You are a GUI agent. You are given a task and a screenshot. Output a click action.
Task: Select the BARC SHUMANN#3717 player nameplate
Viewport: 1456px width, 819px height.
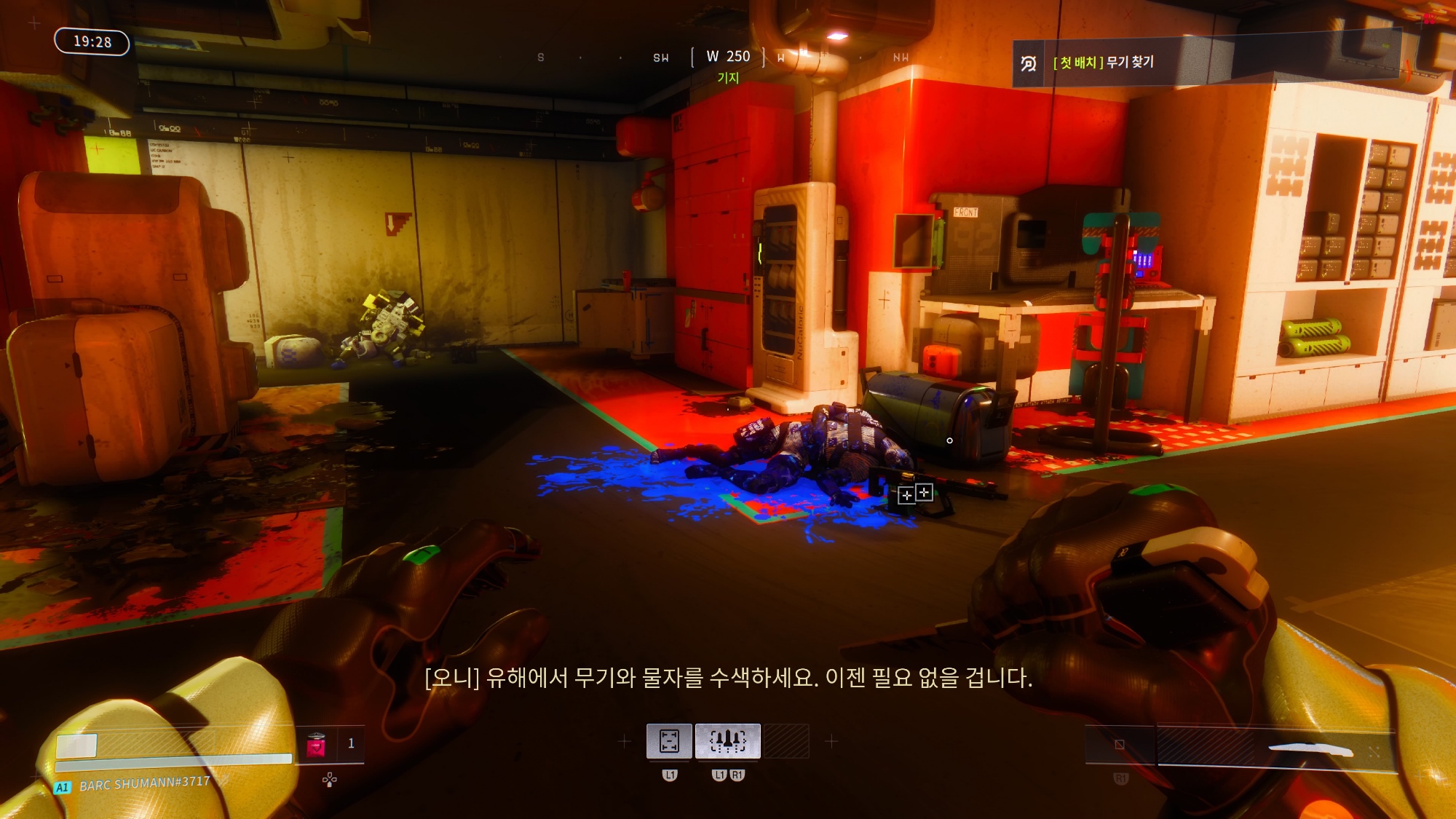coord(144,784)
